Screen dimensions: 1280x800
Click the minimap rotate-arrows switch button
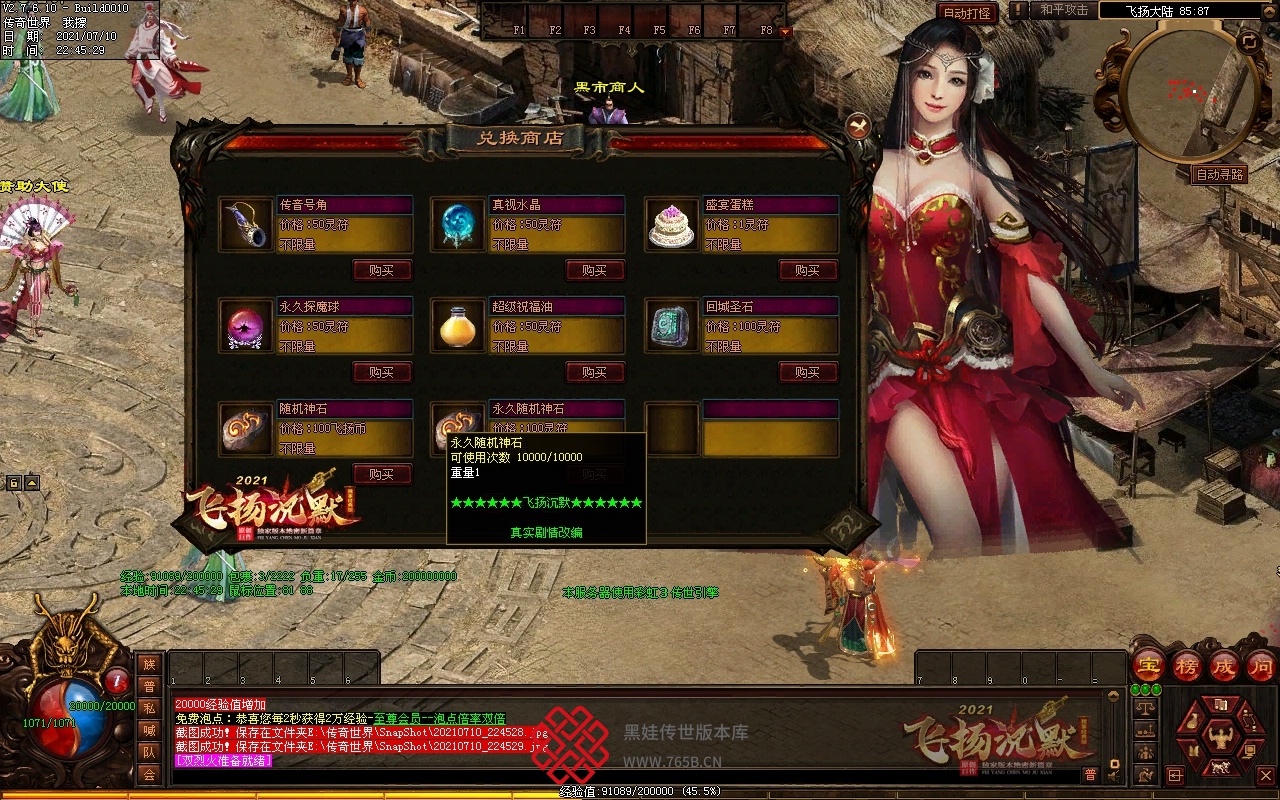point(1249,42)
